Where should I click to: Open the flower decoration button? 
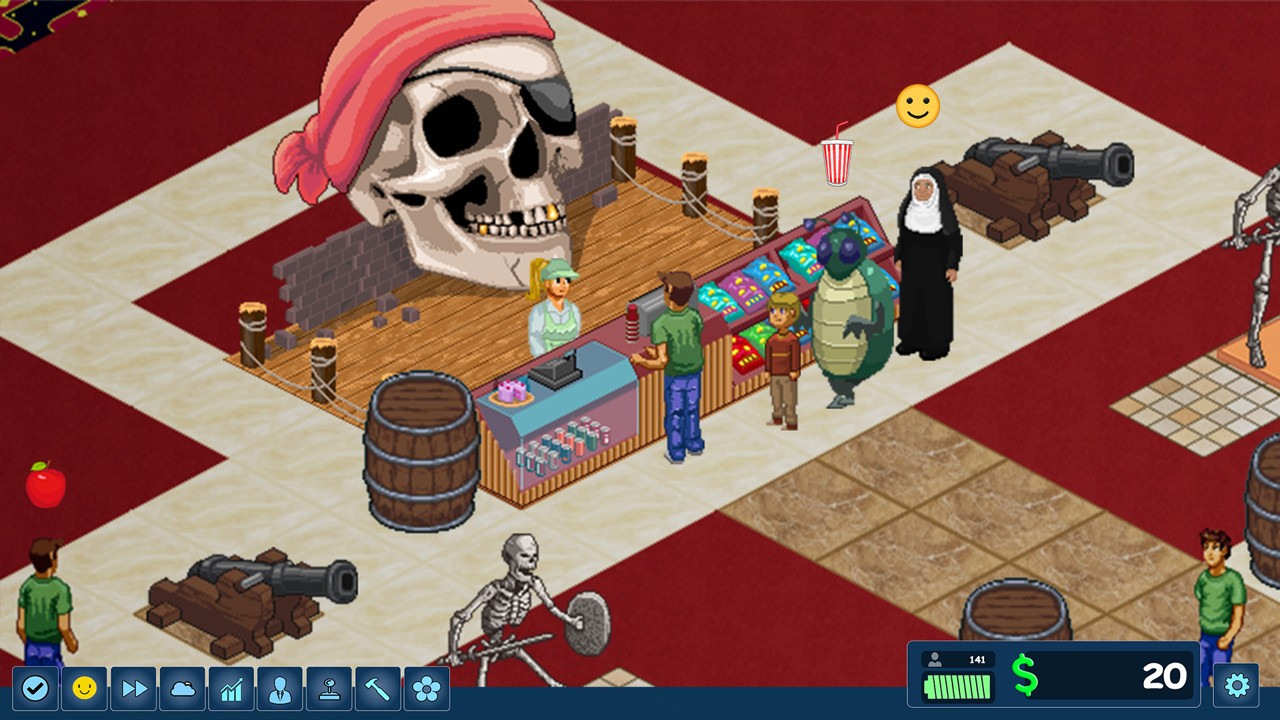[427, 689]
